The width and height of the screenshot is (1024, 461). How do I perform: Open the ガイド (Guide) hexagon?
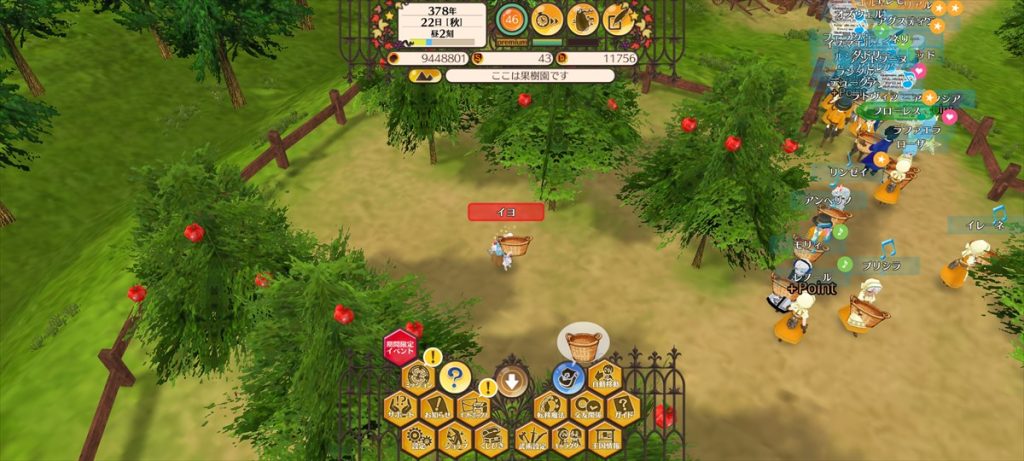(x=623, y=407)
